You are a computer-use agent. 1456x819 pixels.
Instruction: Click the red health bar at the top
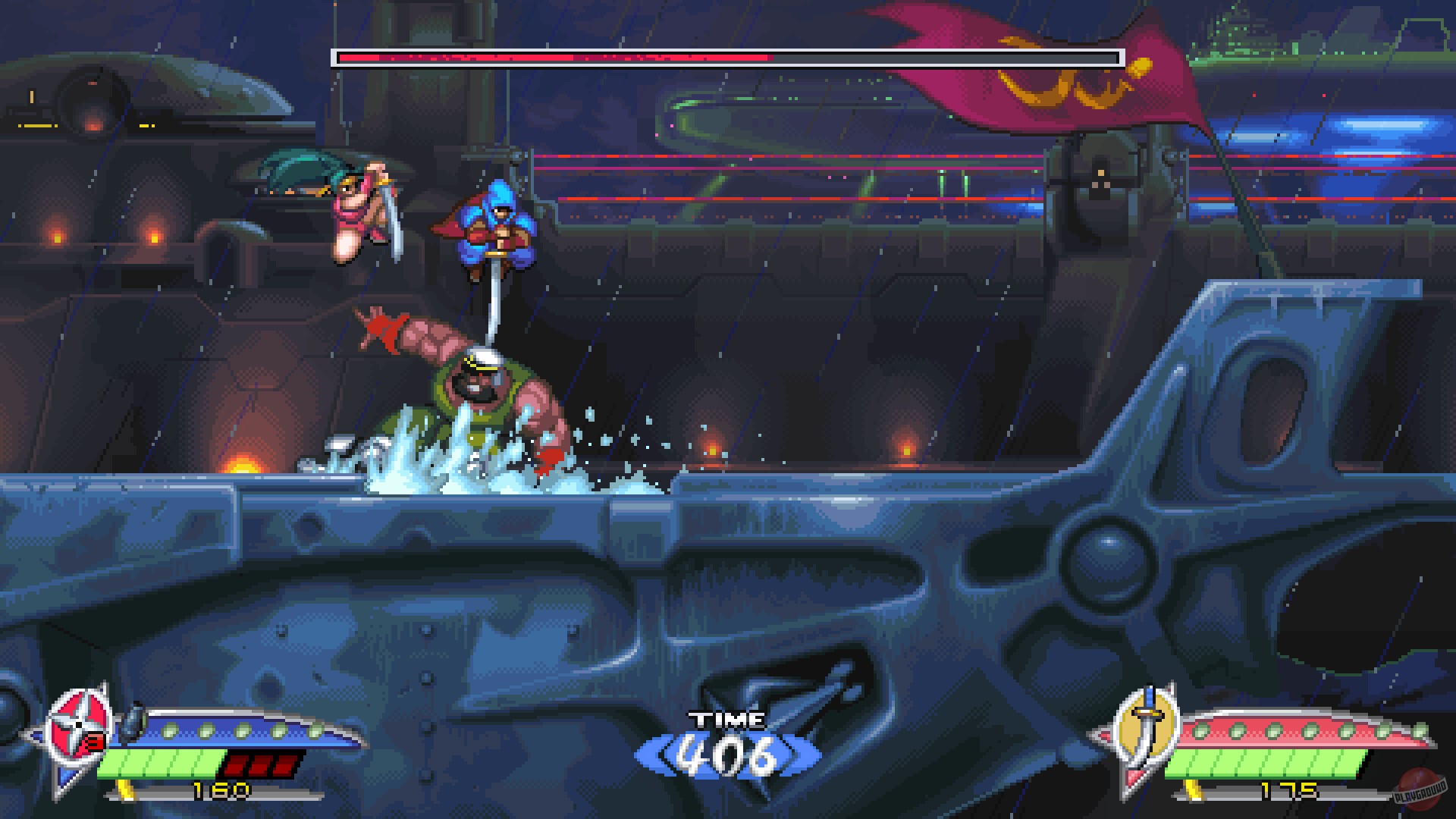coord(554,55)
